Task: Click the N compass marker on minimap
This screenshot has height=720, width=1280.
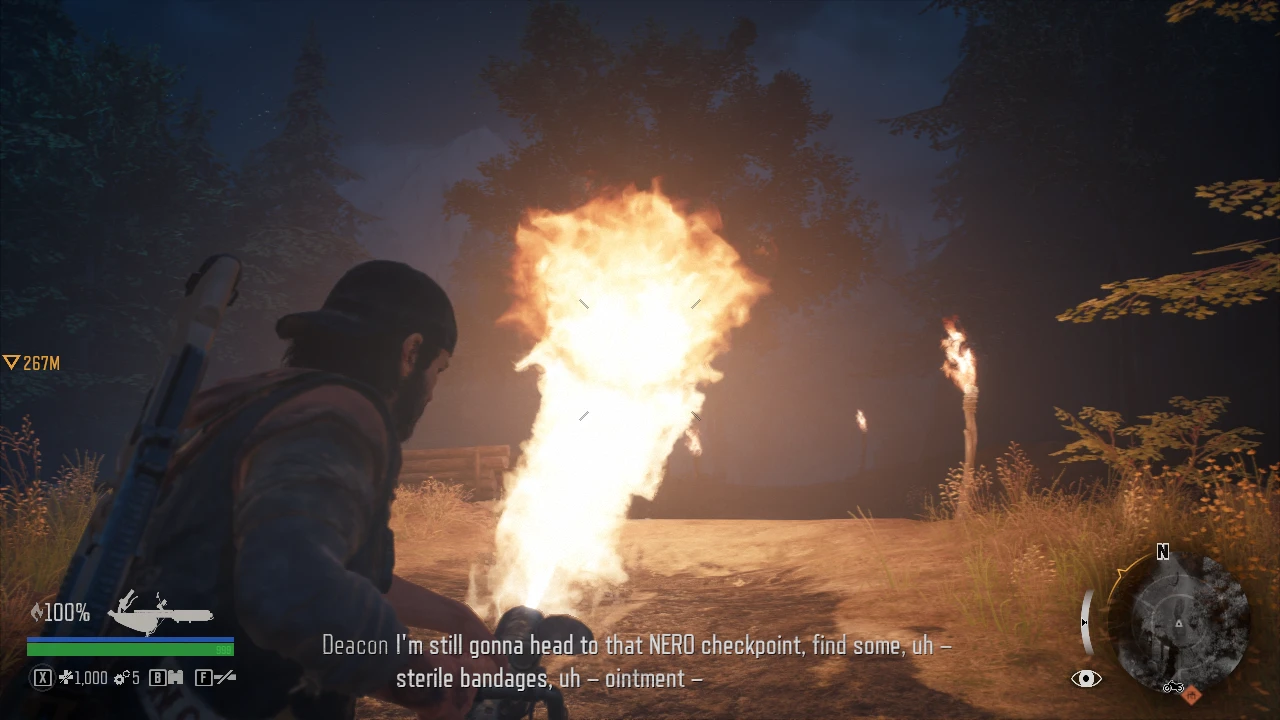Action: tap(1161, 551)
